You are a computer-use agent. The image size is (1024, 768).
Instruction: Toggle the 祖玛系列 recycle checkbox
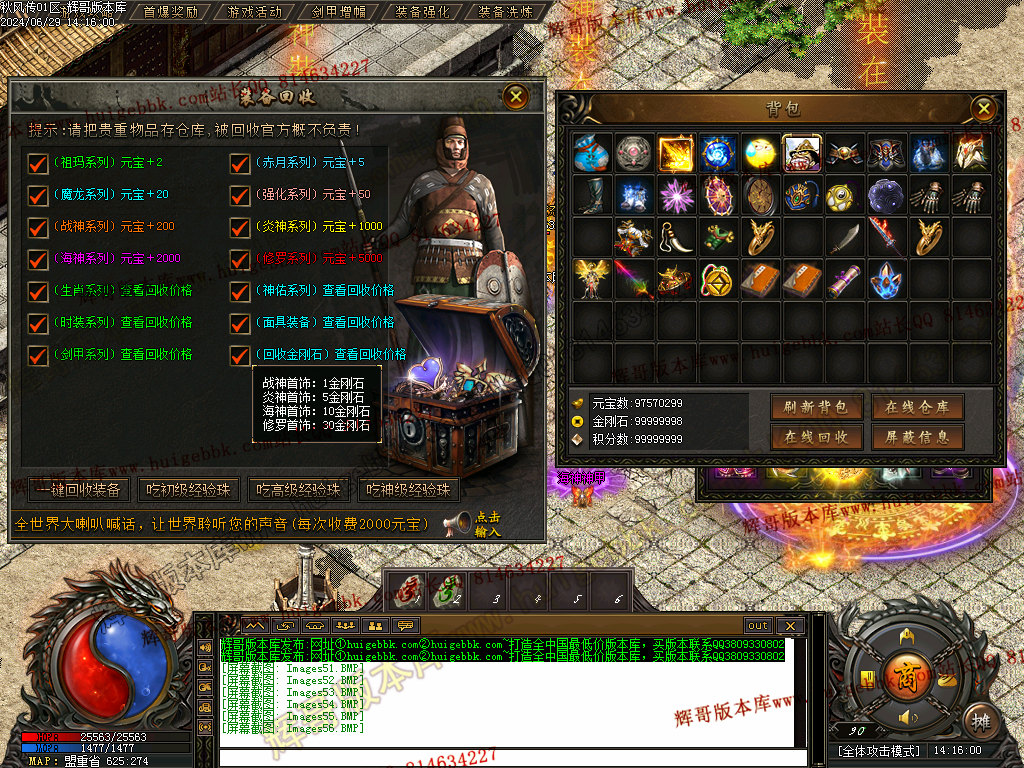pyautogui.click(x=38, y=163)
